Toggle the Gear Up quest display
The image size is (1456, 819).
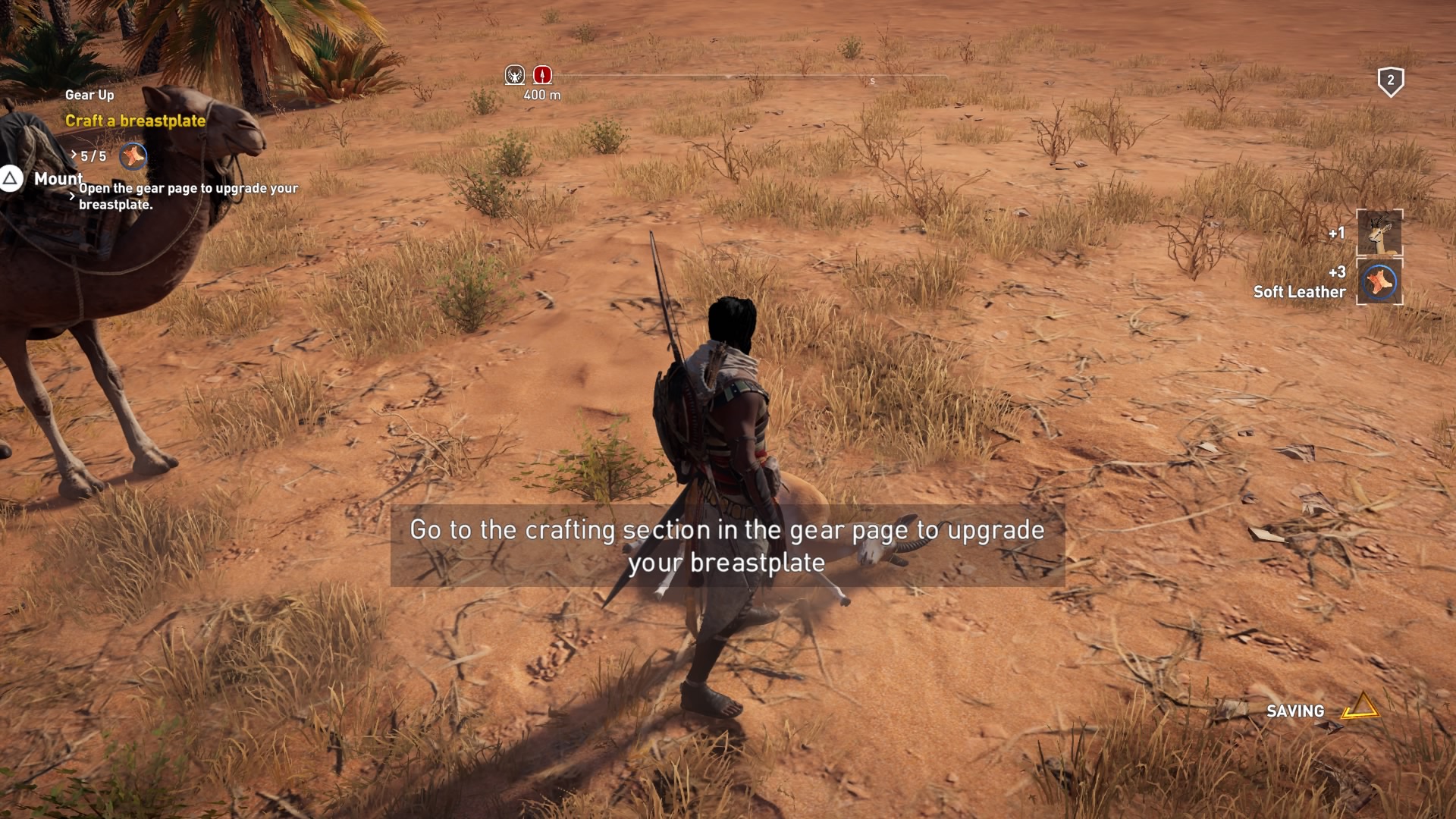89,95
